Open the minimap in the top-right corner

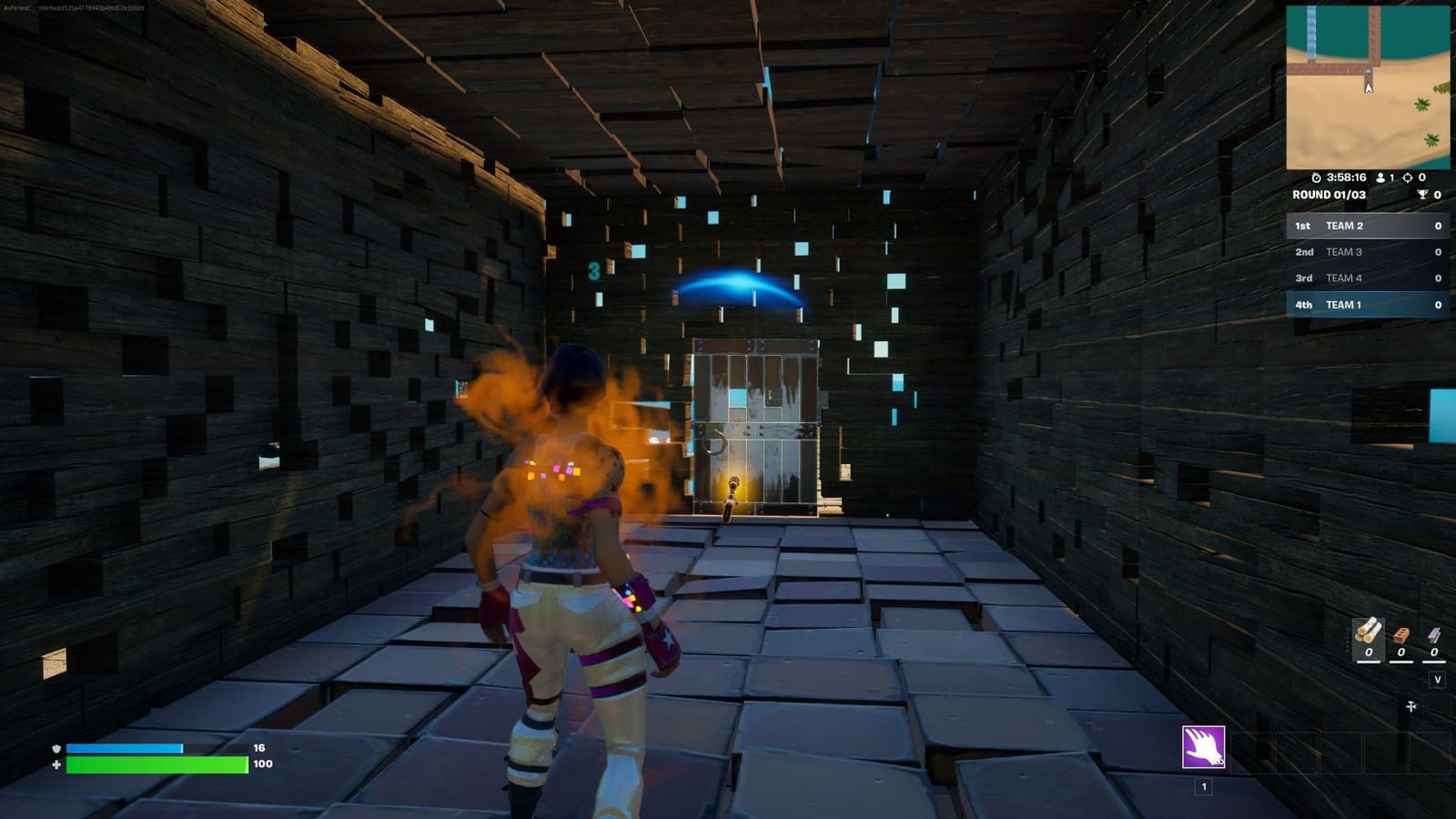(1370, 86)
